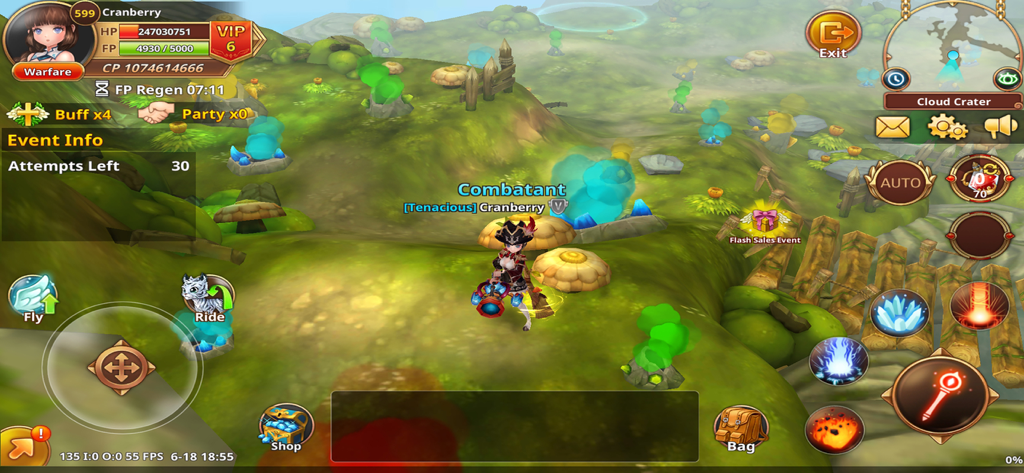
Task: Open the mail envelope inbox
Action: point(892,127)
